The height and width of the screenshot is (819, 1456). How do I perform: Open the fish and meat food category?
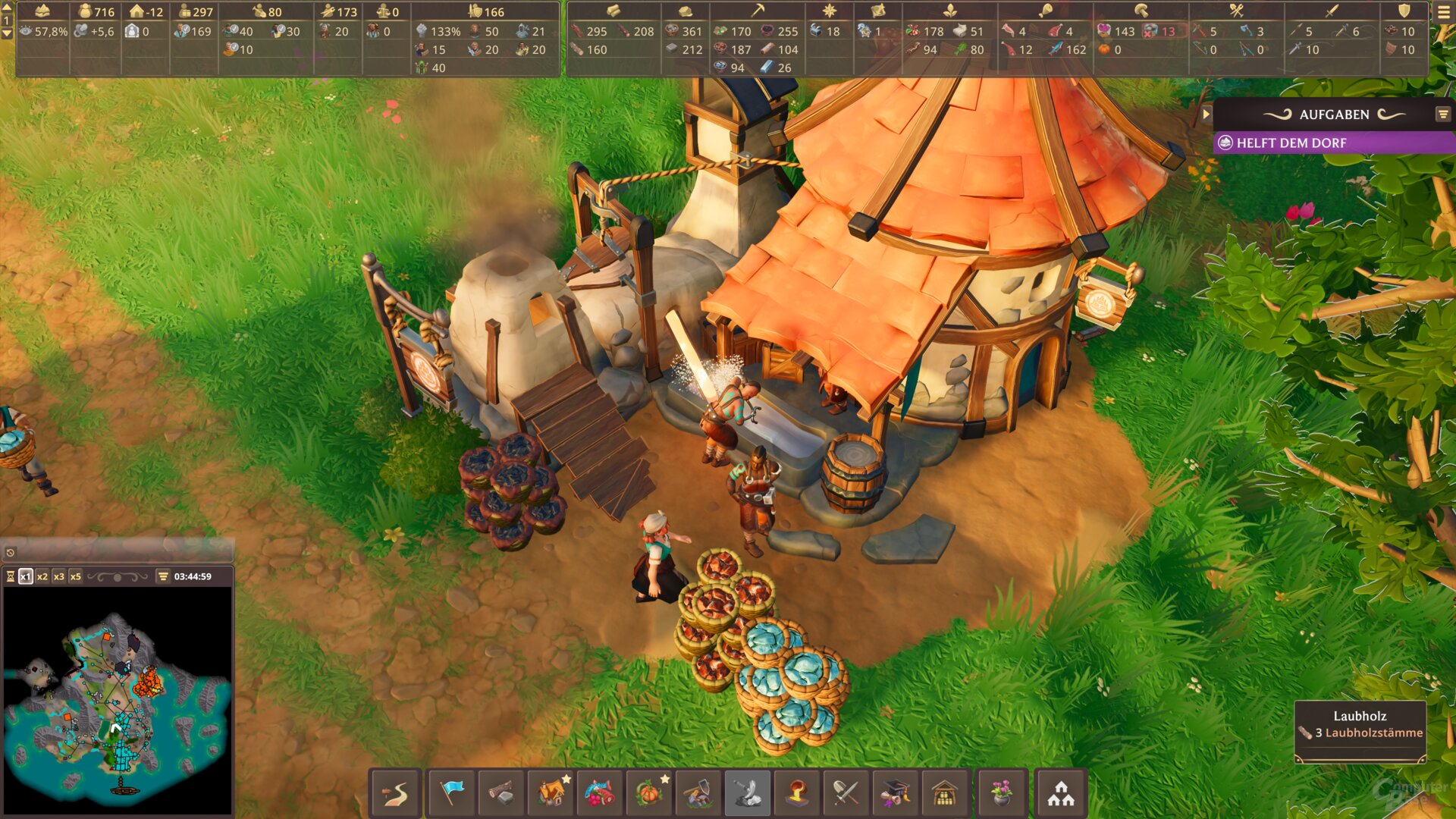[600, 793]
